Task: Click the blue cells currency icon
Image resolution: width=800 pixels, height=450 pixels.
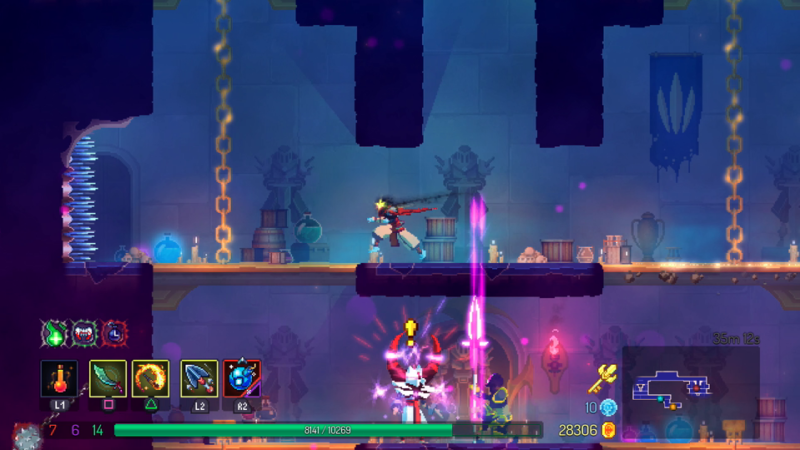Action: (x=608, y=407)
